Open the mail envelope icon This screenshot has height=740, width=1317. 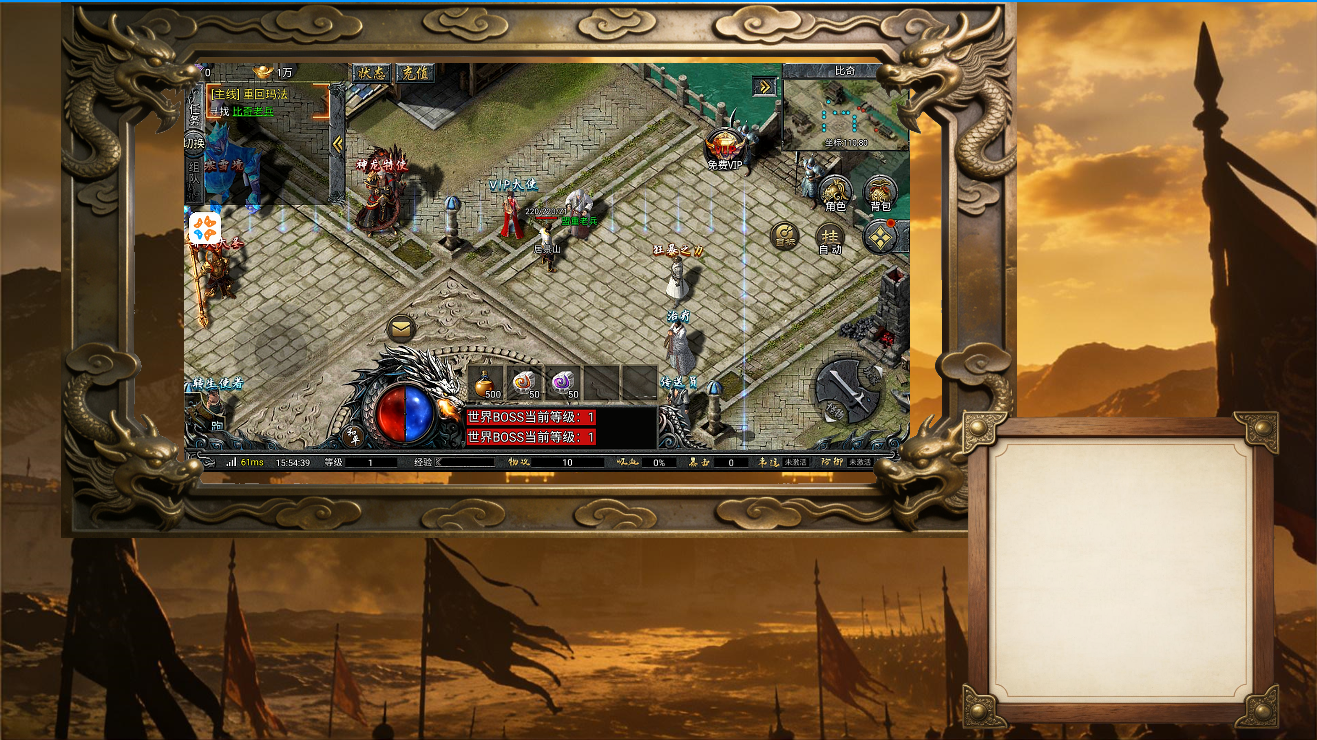tap(401, 327)
